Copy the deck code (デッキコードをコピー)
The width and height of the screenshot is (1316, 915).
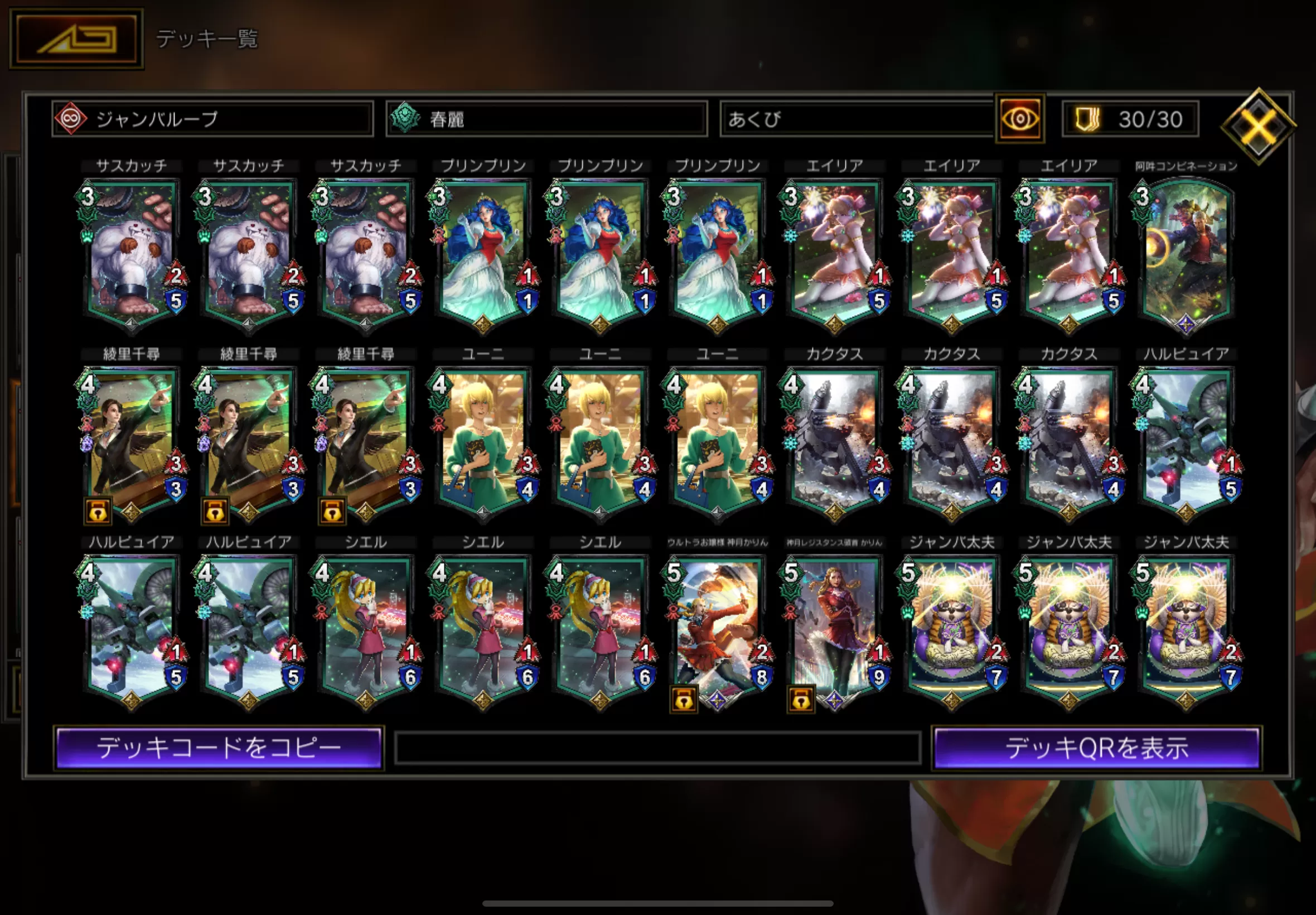coord(219,748)
